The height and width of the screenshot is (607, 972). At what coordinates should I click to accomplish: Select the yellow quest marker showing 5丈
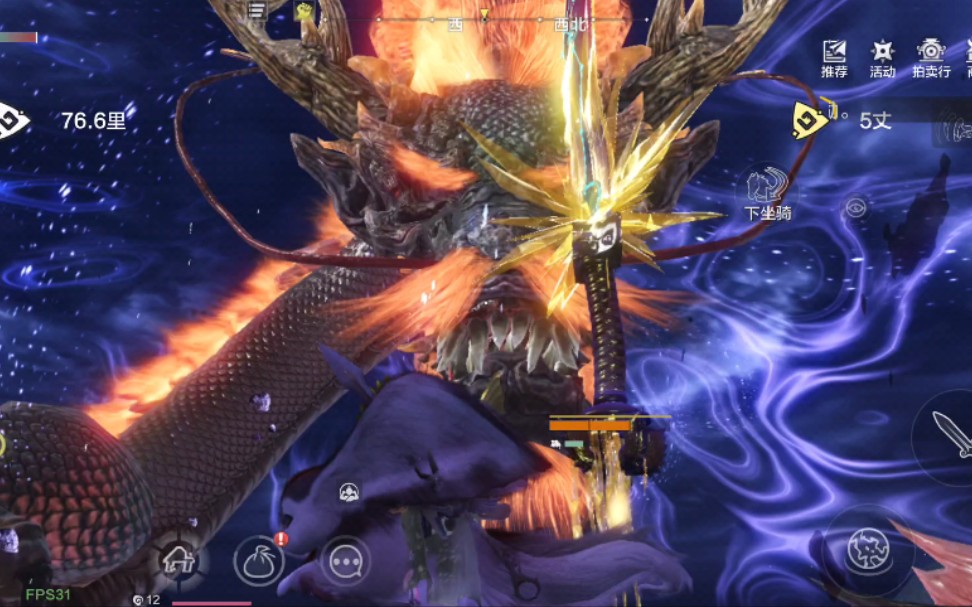click(811, 120)
